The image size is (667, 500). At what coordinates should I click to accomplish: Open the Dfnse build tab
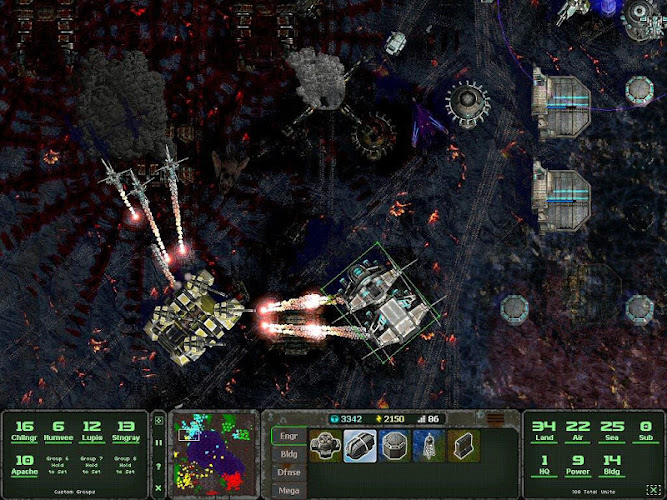(286, 473)
